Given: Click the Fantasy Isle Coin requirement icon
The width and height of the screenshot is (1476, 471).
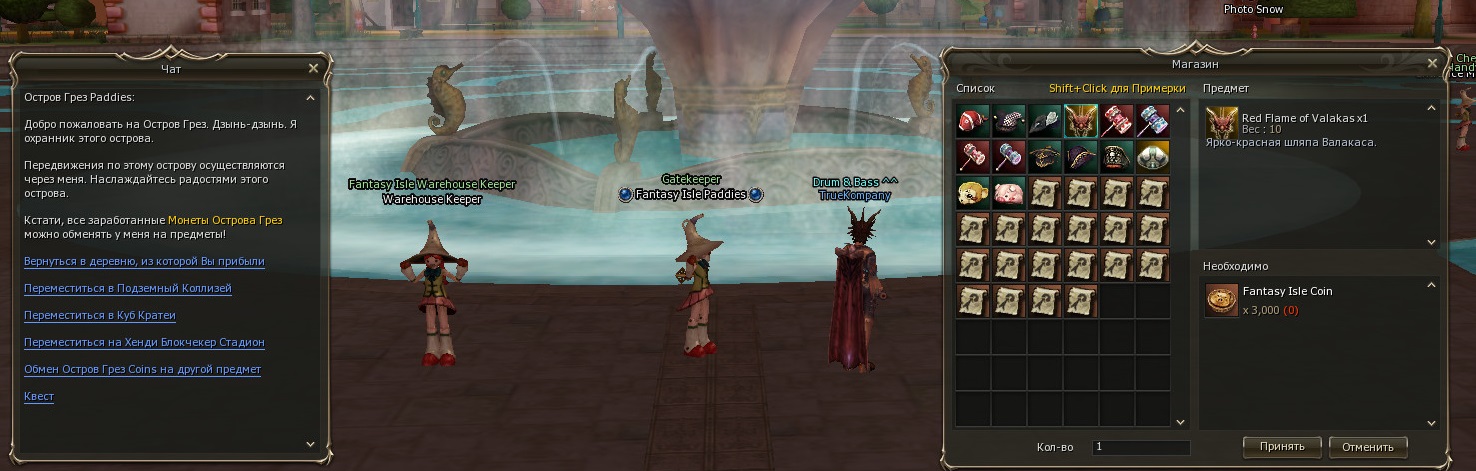Looking at the screenshot, I should [1221, 300].
